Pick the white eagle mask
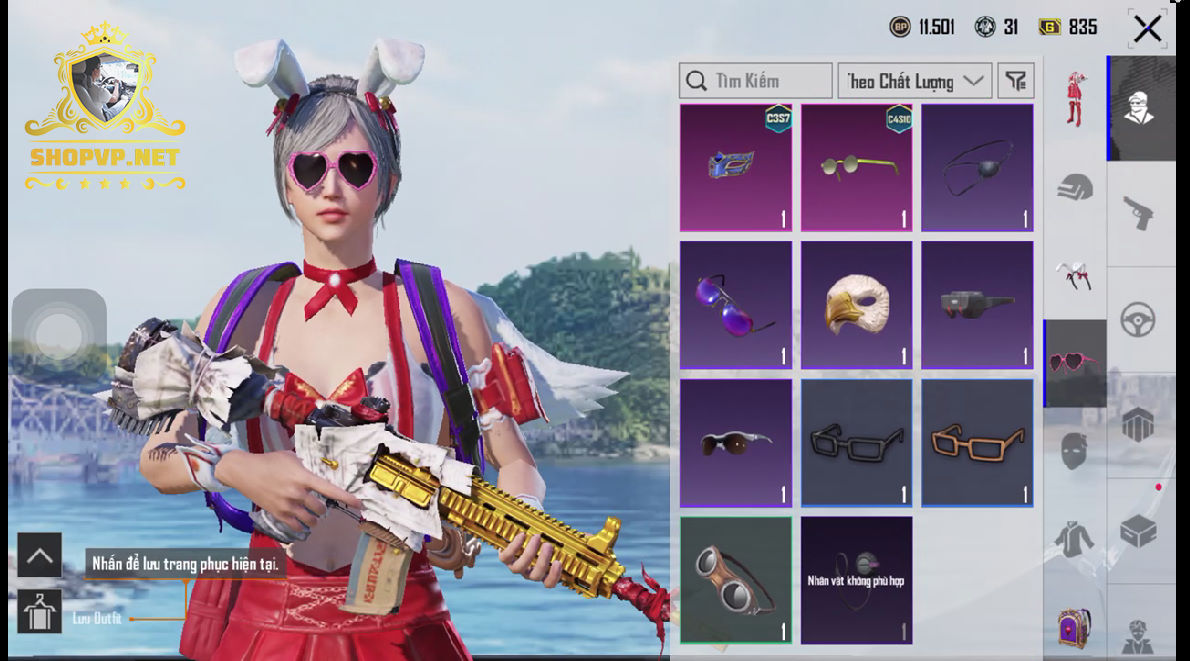This screenshot has height=661, width=1190. coord(856,305)
